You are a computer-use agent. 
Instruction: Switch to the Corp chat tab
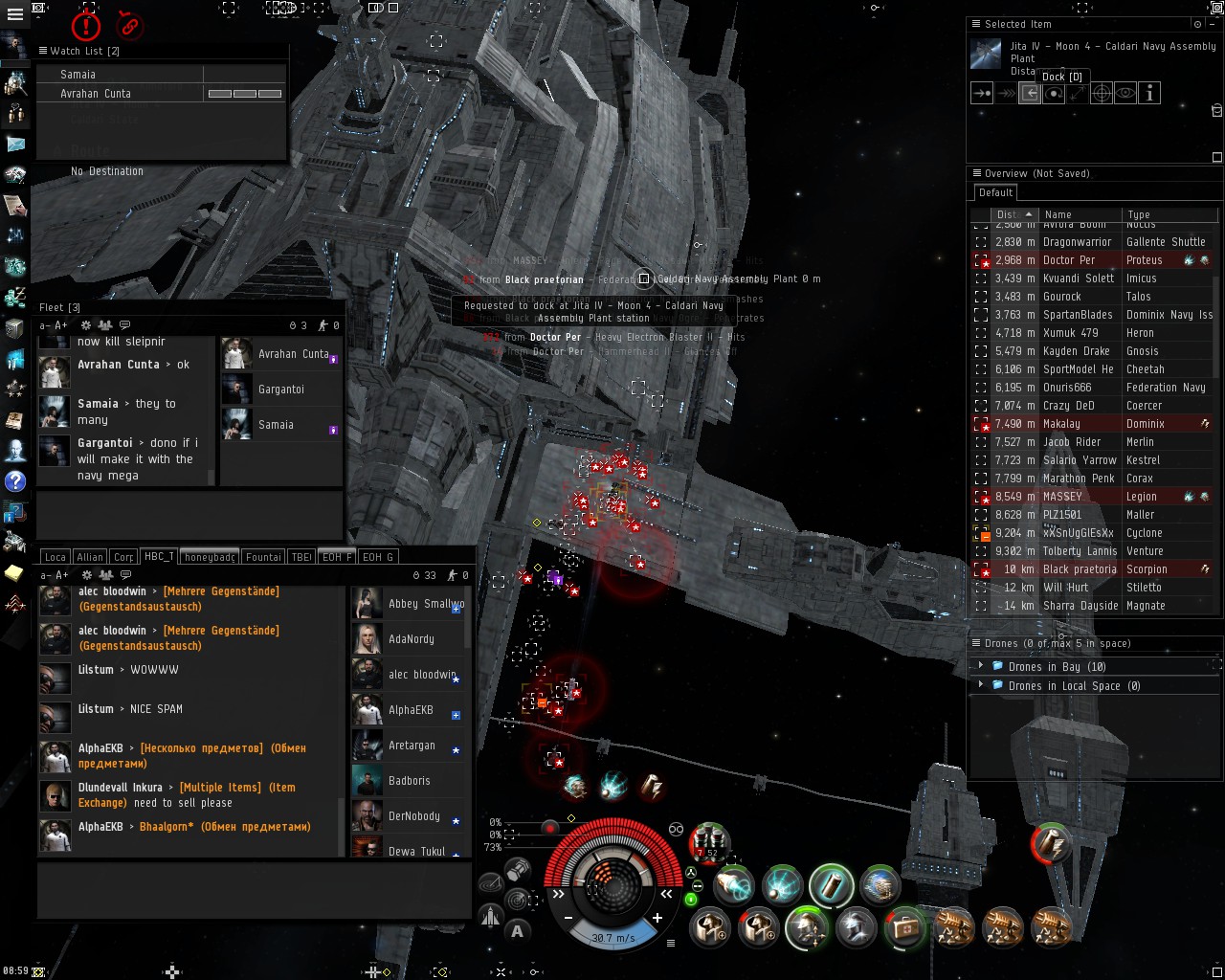123,557
